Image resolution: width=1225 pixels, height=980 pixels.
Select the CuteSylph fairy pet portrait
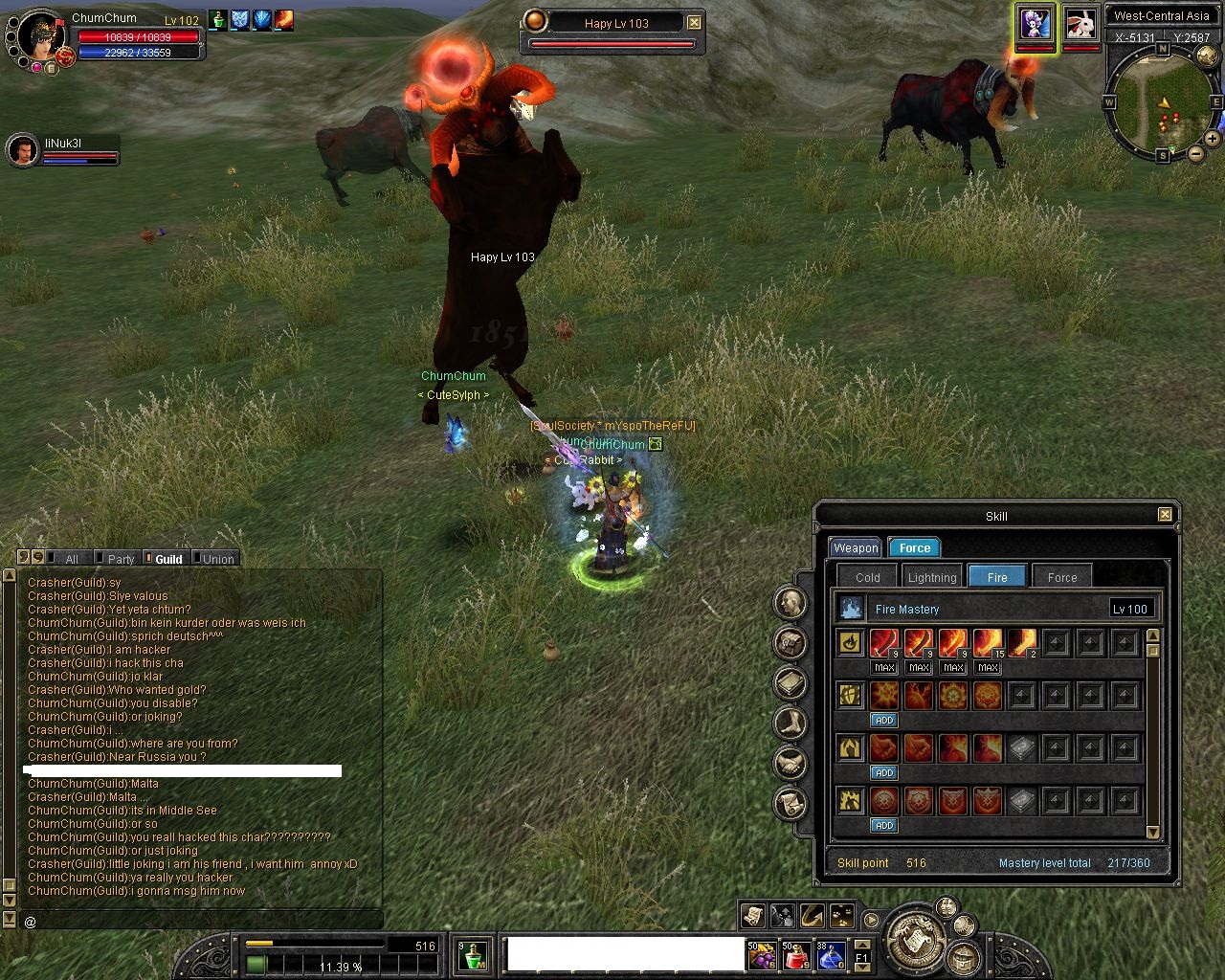pyautogui.click(x=1036, y=24)
